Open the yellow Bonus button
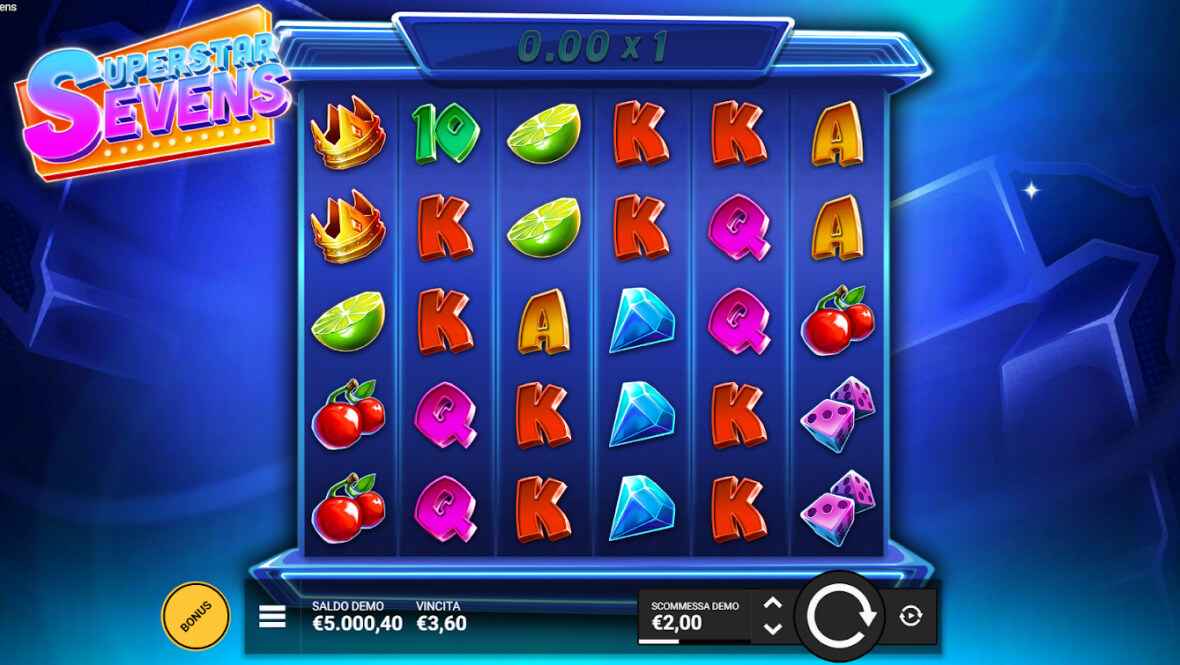1180x665 pixels. coord(196,616)
